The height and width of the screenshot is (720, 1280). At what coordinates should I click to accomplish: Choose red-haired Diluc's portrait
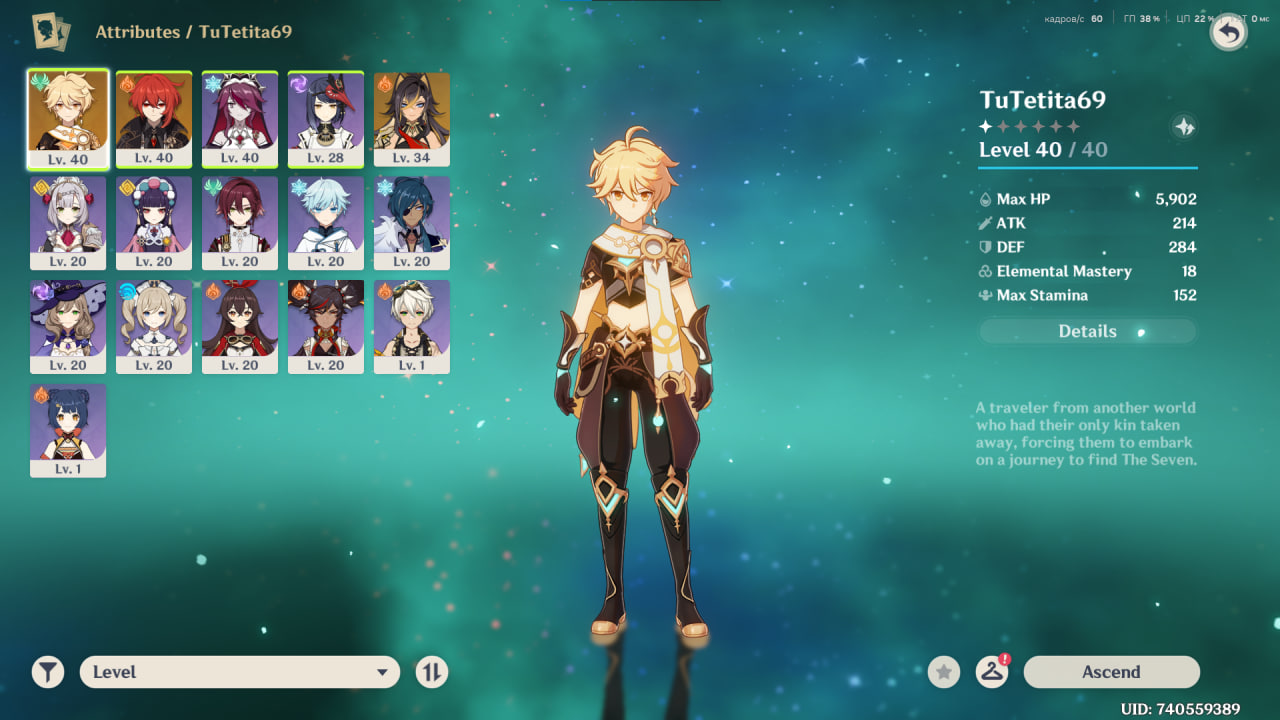click(x=154, y=118)
